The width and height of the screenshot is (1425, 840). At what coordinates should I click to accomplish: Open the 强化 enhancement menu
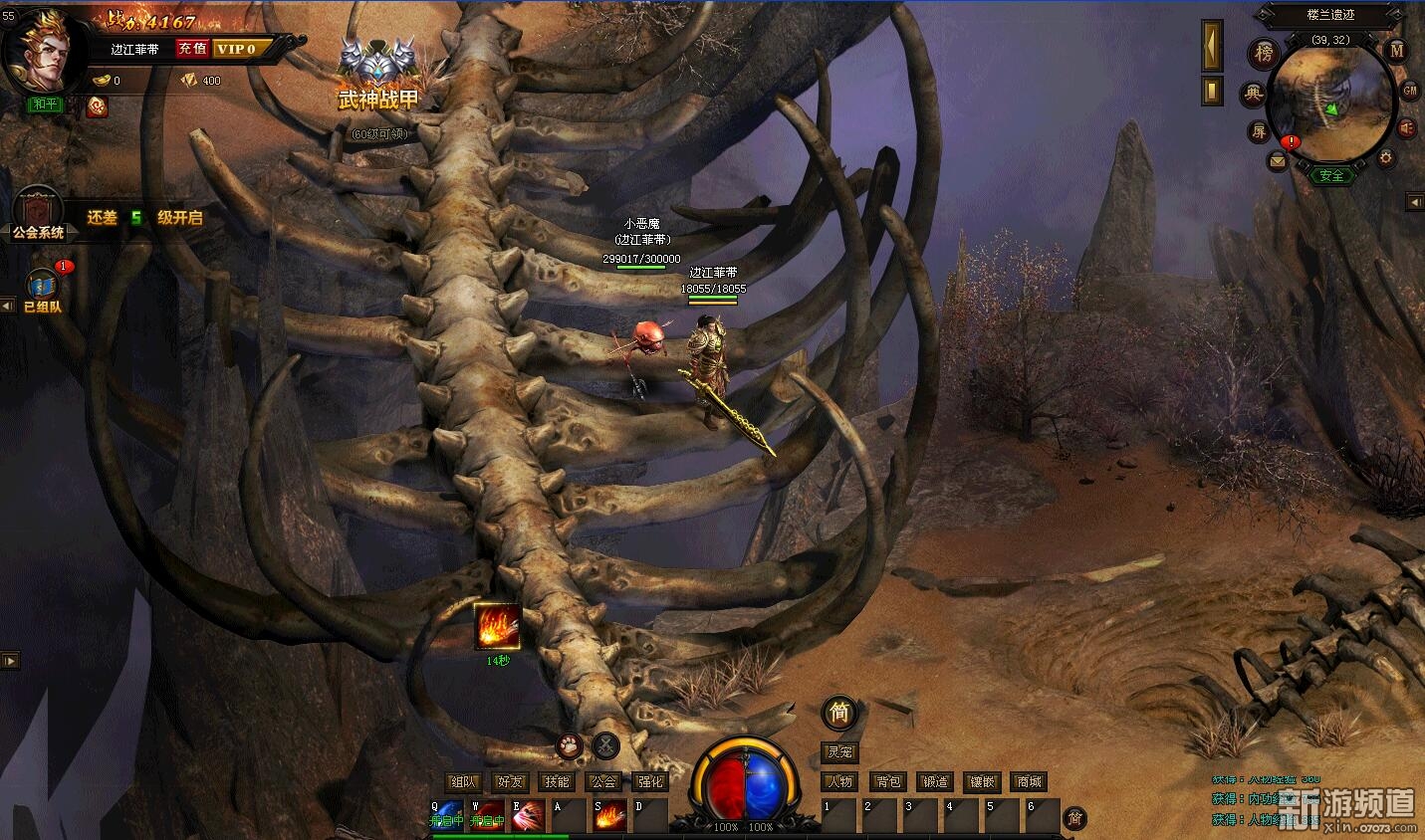coord(650,782)
